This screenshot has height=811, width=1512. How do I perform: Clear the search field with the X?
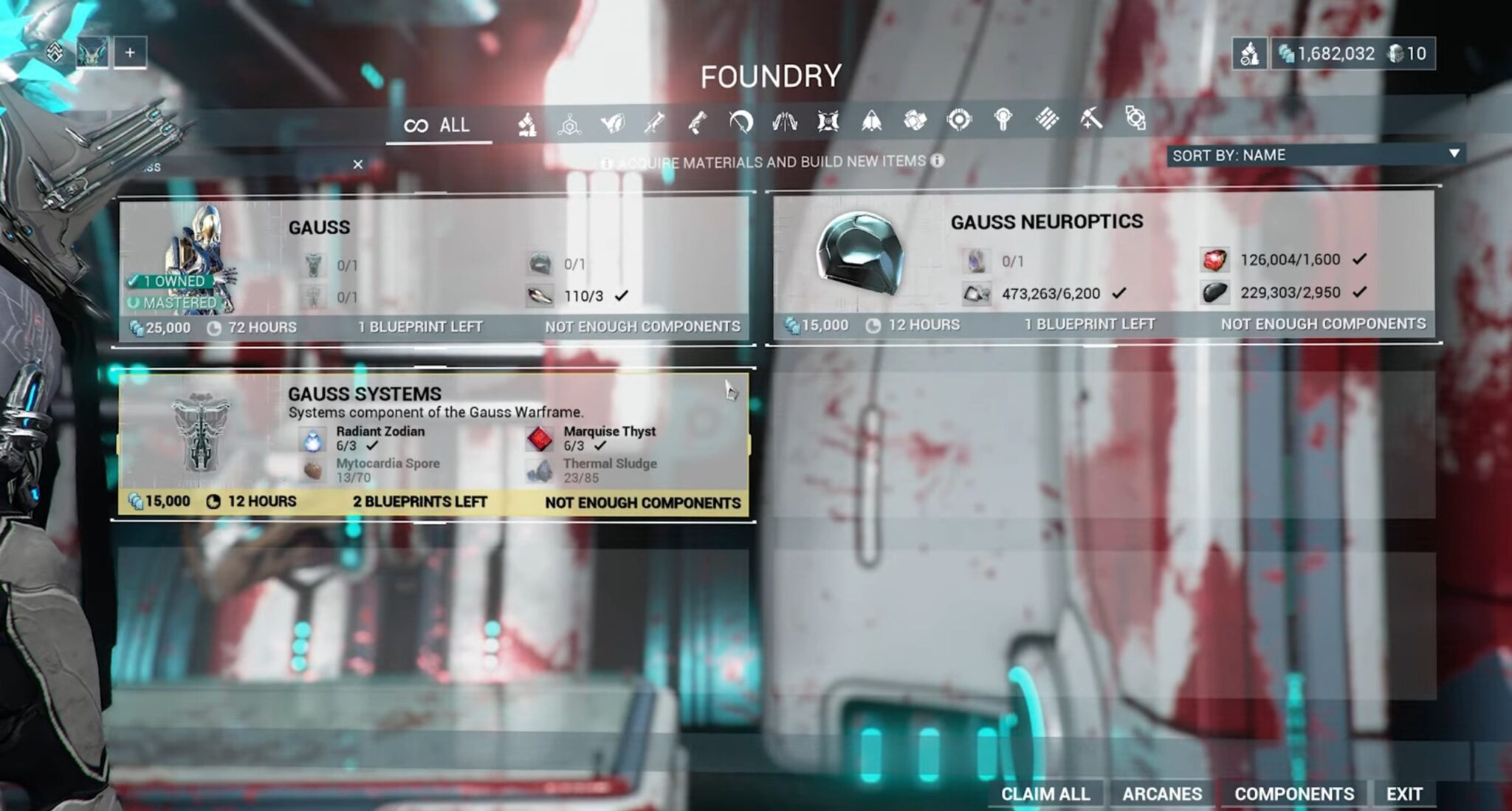point(358,164)
